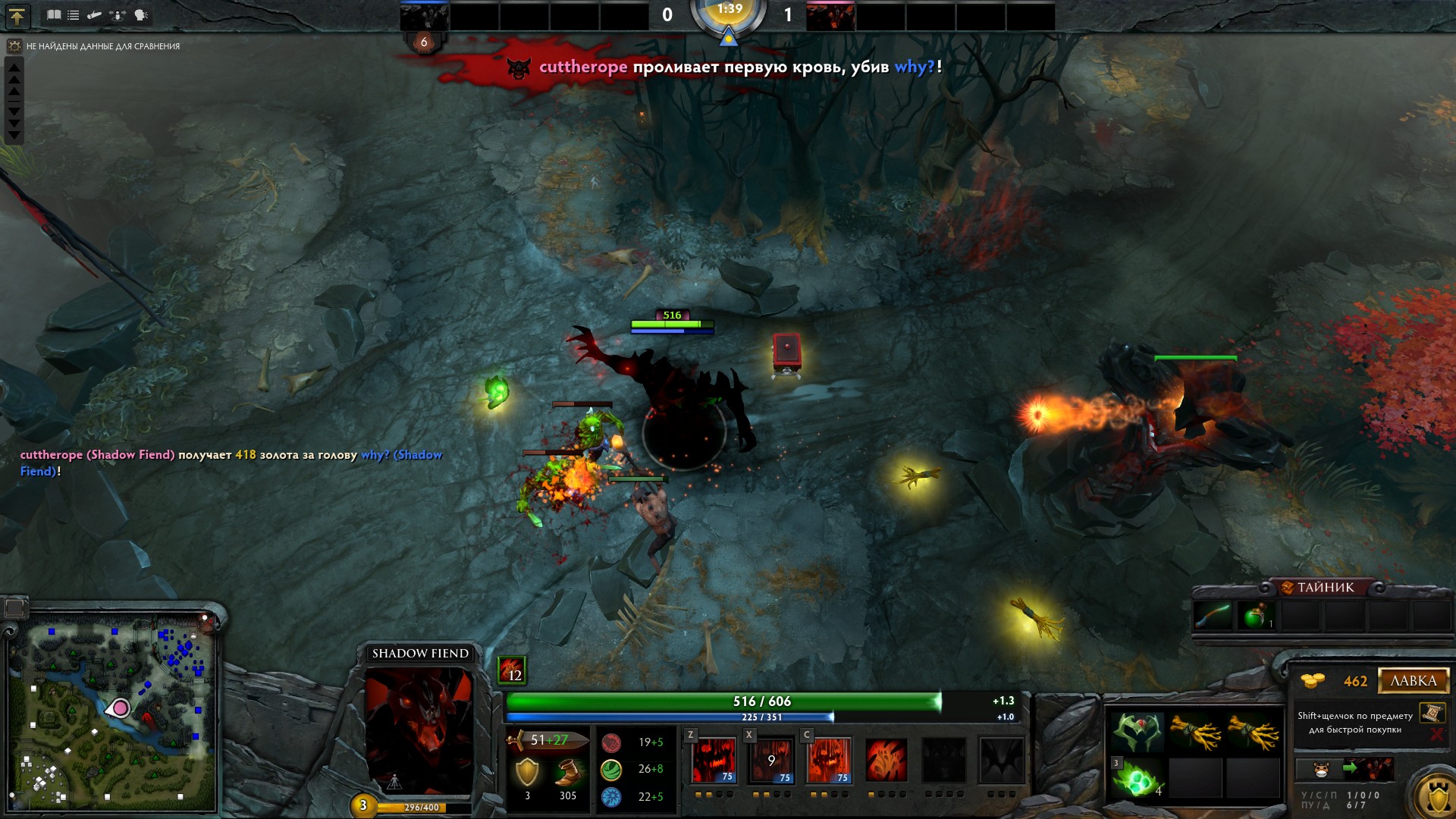Cast the Shadowraze ability bound to C
The width and height of the screenshot is (1456, 819).
coord(829,760)
